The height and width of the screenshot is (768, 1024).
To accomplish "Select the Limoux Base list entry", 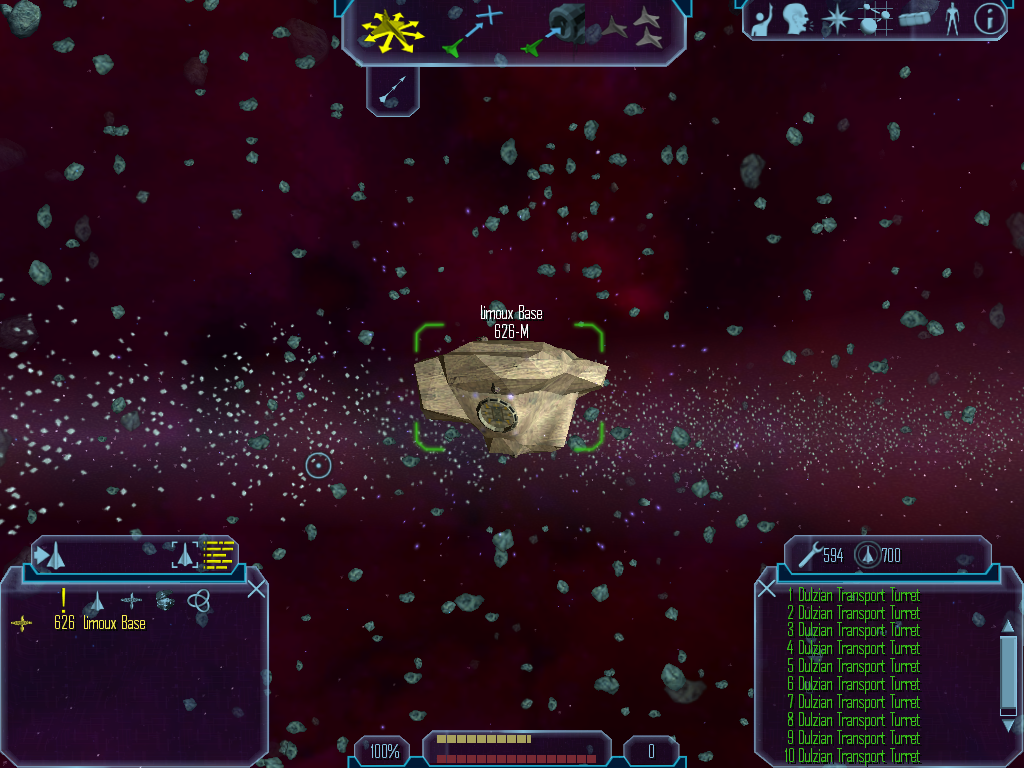I will tap(100, 624).
